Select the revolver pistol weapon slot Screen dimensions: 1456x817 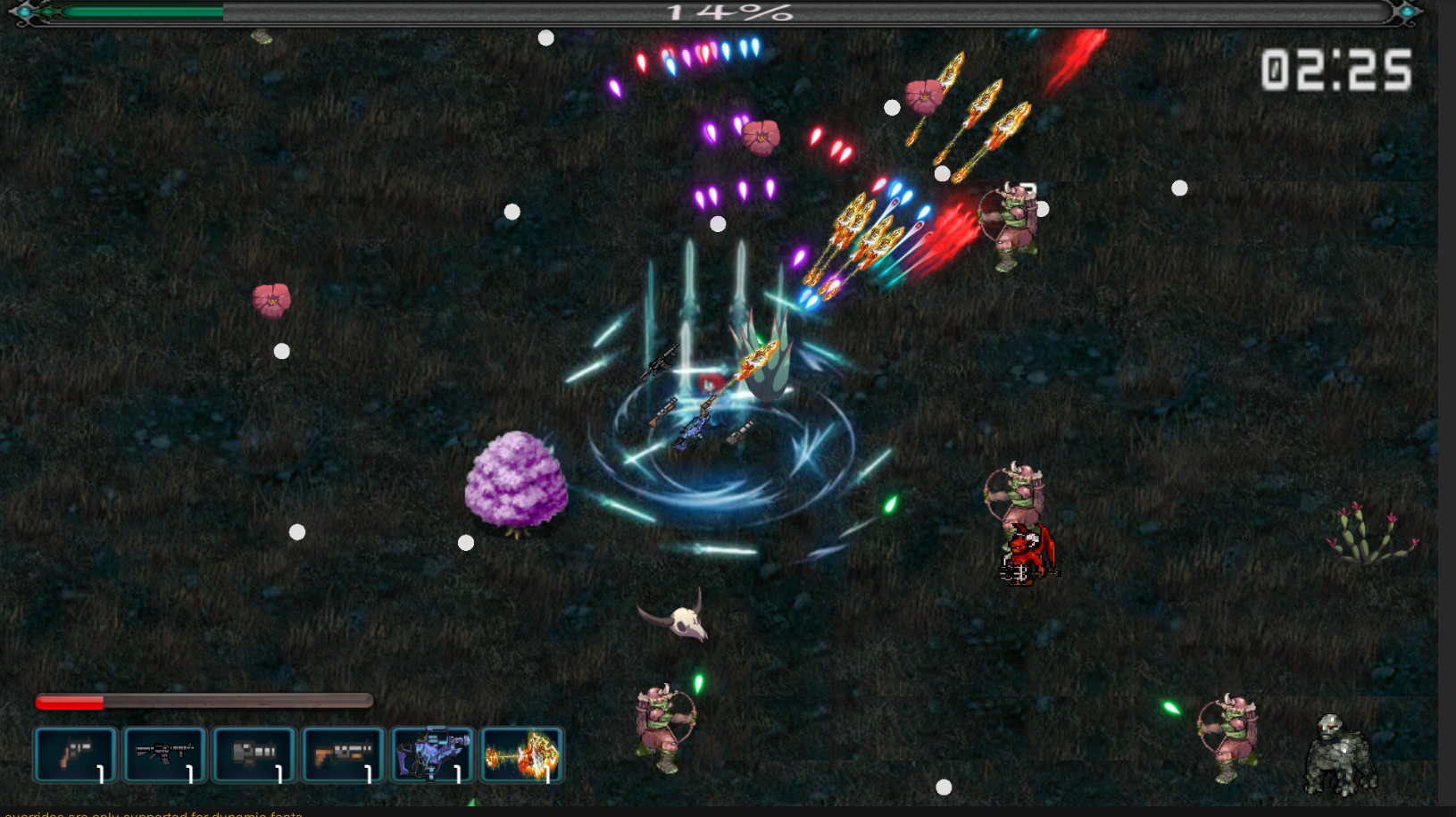pyautogui.click(x=75, y=755)
